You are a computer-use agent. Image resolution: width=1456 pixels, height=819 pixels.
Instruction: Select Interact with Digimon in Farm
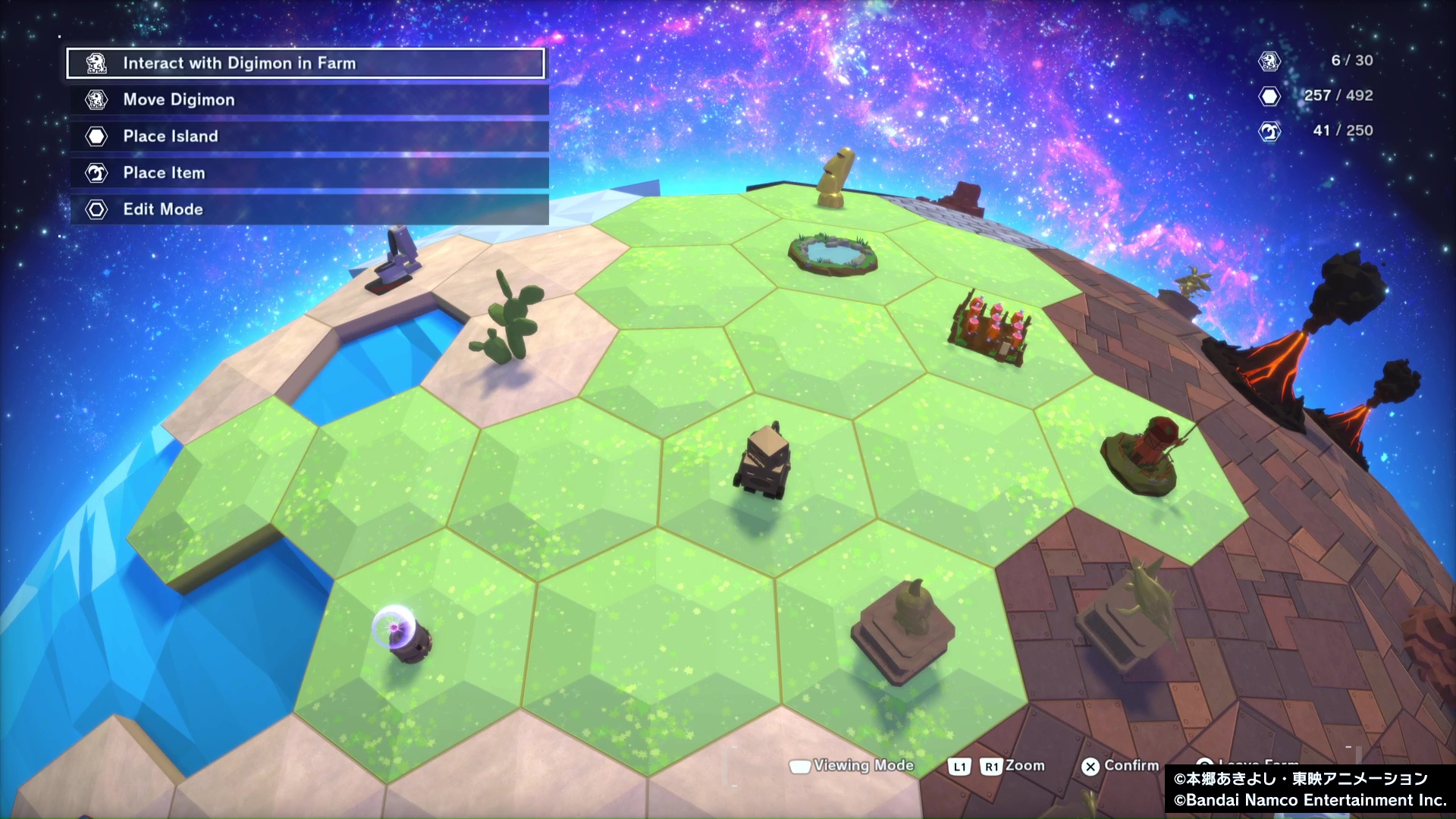[x=306, y=64]
